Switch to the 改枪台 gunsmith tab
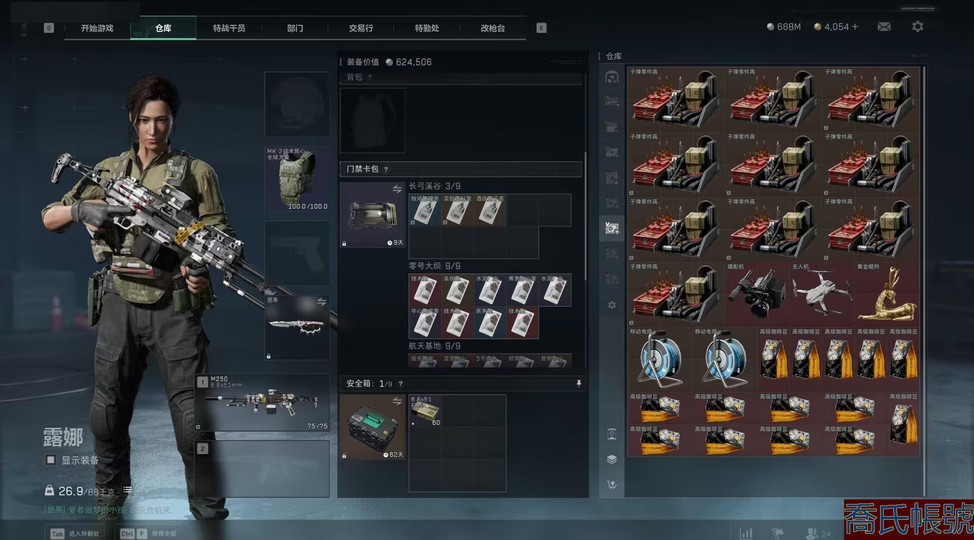Viewport: 974px width, 540px height. 493,28
